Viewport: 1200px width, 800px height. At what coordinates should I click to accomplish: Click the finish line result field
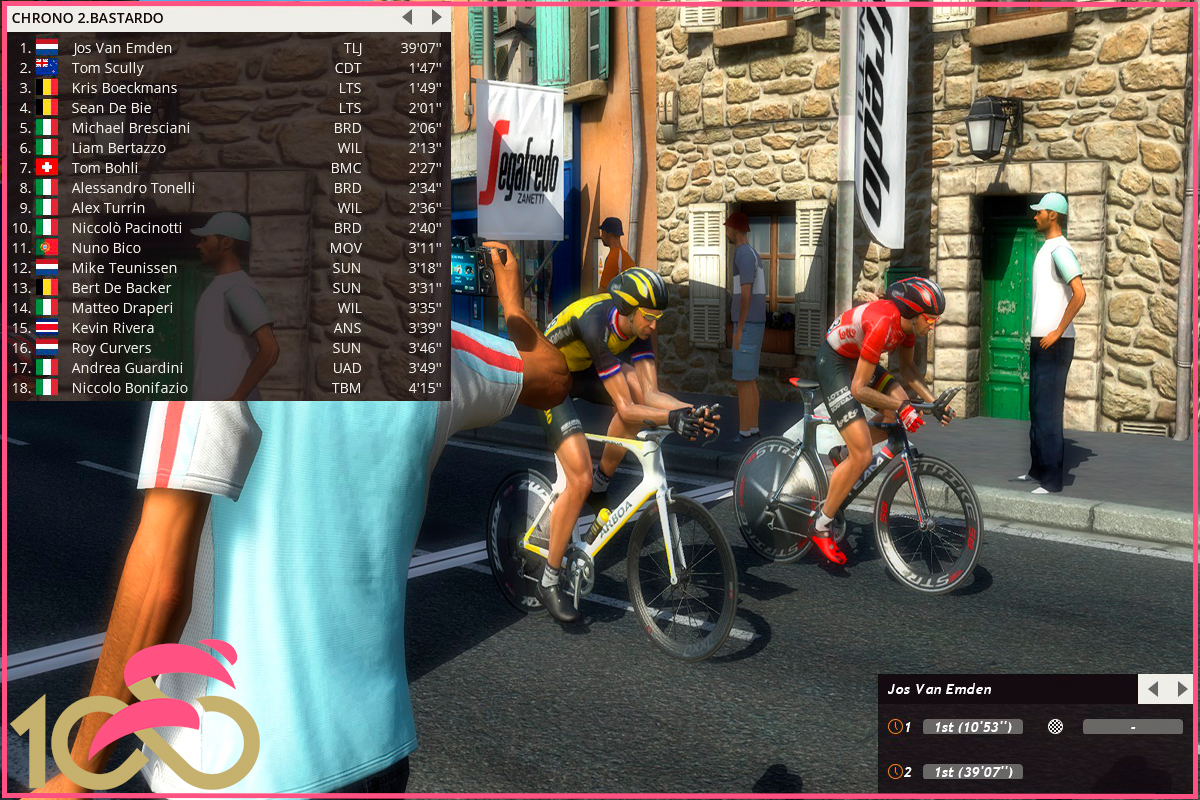(1132, 727)
